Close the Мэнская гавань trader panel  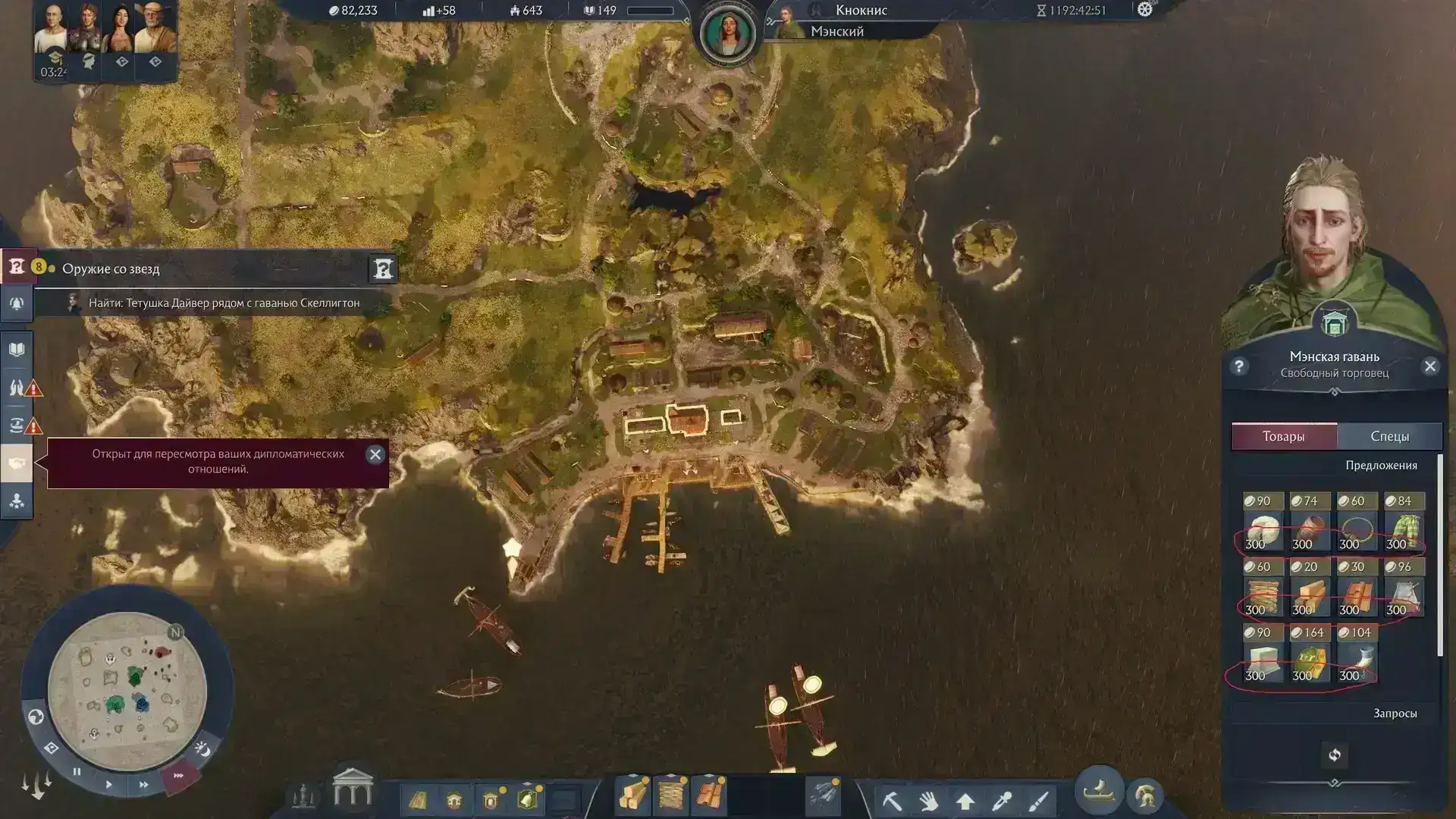pyautogui.click(x=1430, y=367)
